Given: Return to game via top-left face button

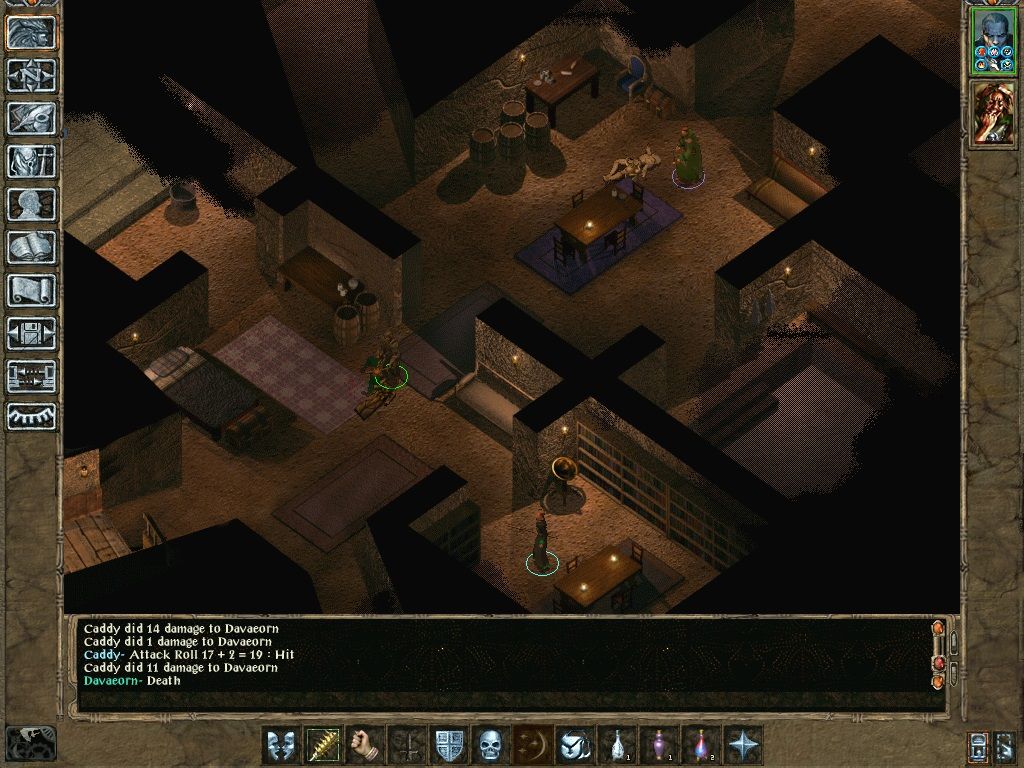Looking at the screenshot, I should [x=32, y=32].
